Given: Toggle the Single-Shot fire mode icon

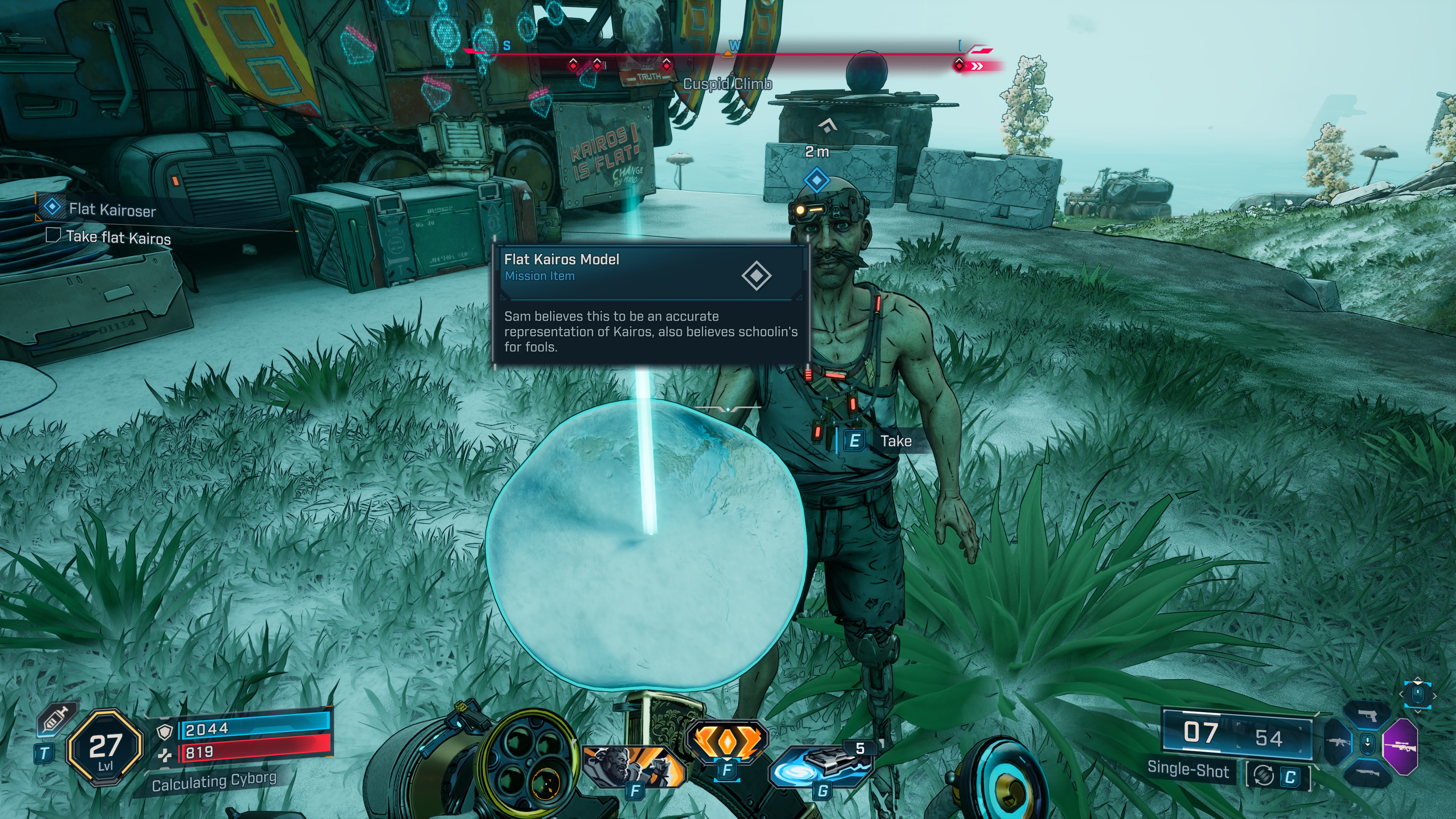Looking at the screenshot, I should pyautogui.click(x=1264, y=775).
